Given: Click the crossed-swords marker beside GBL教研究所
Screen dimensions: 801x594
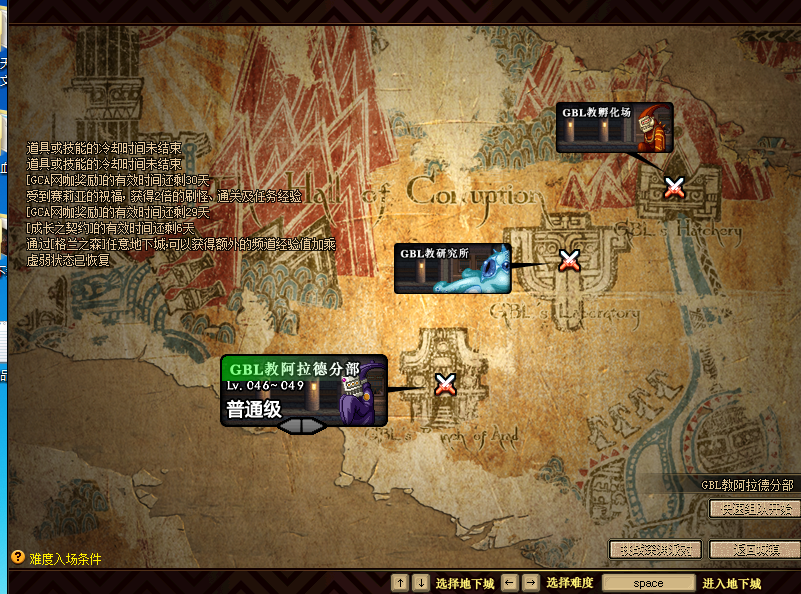Looking at the screenshot, I should (x=569, y=261).
